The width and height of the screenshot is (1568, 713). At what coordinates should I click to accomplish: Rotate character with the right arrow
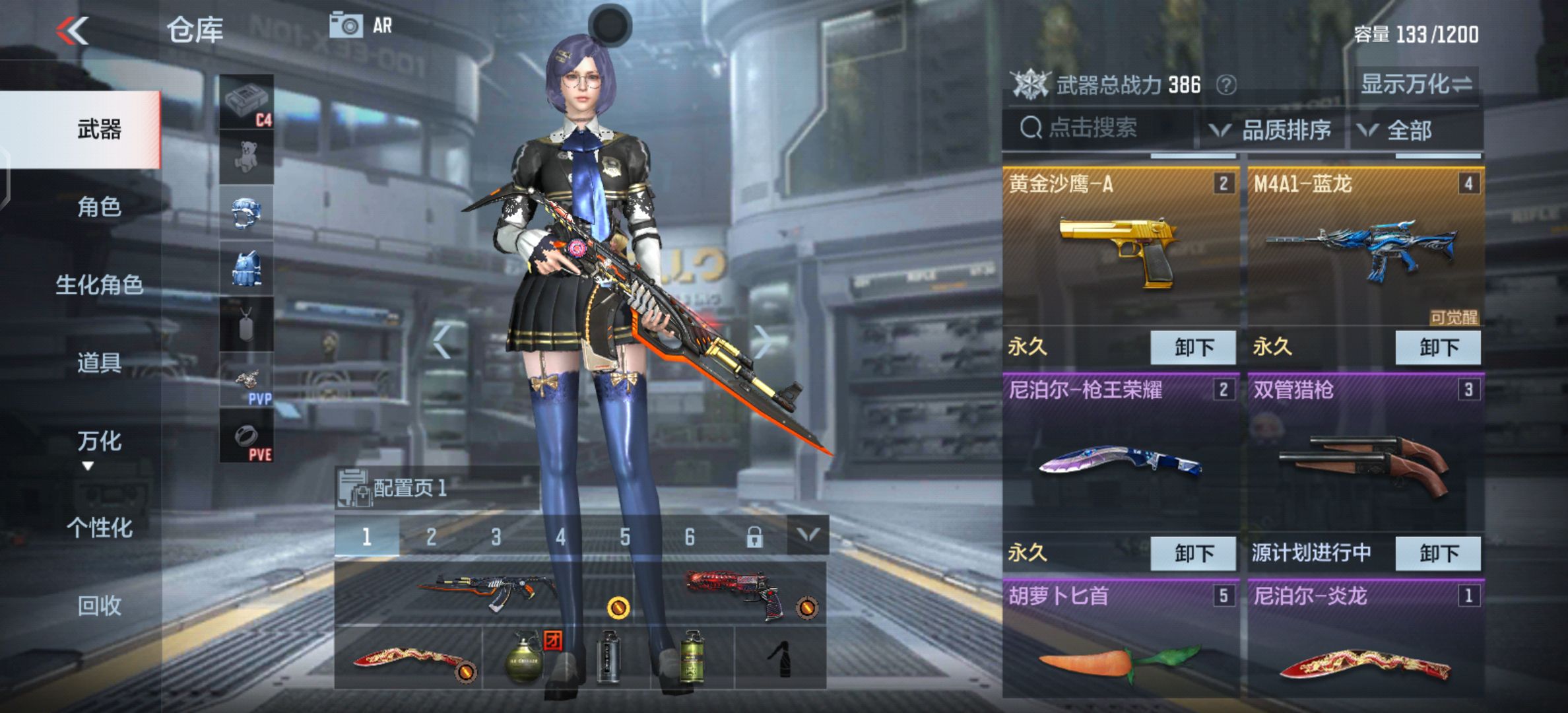[x=762, y=342]
